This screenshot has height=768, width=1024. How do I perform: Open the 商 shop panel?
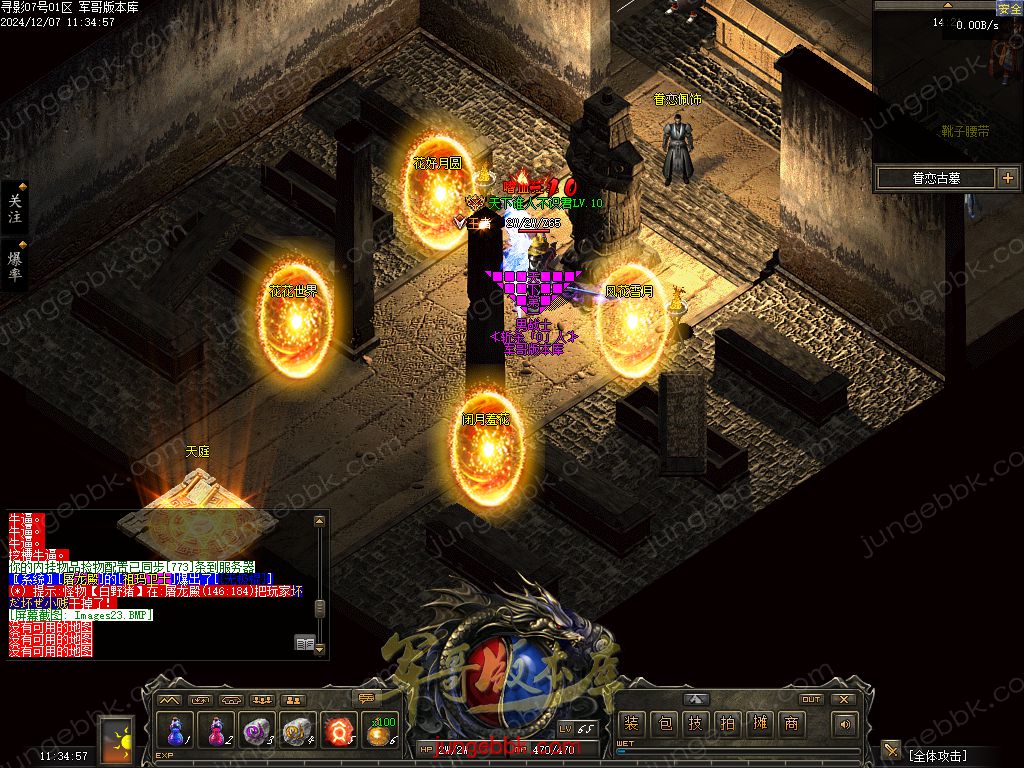791,724
